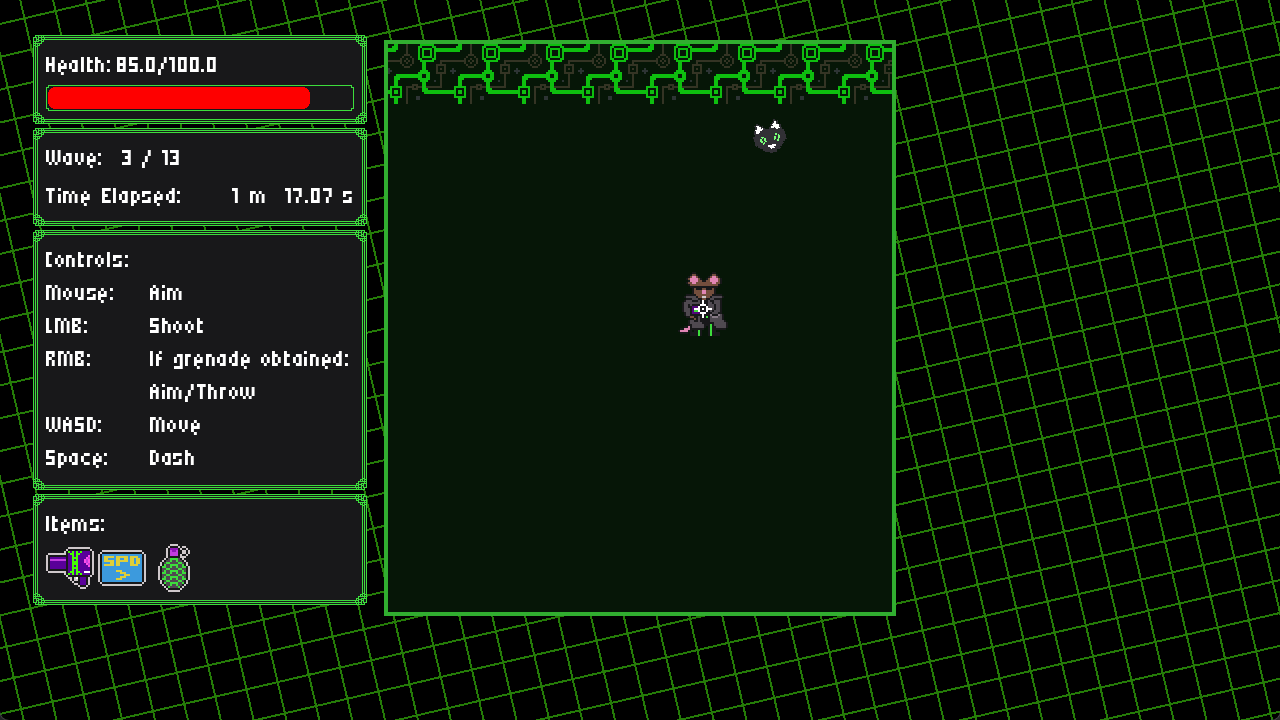This screenshot has width=1280, height=720.
Task: Click the floating eyeball enemy near the top
Action: pos(768,137)
